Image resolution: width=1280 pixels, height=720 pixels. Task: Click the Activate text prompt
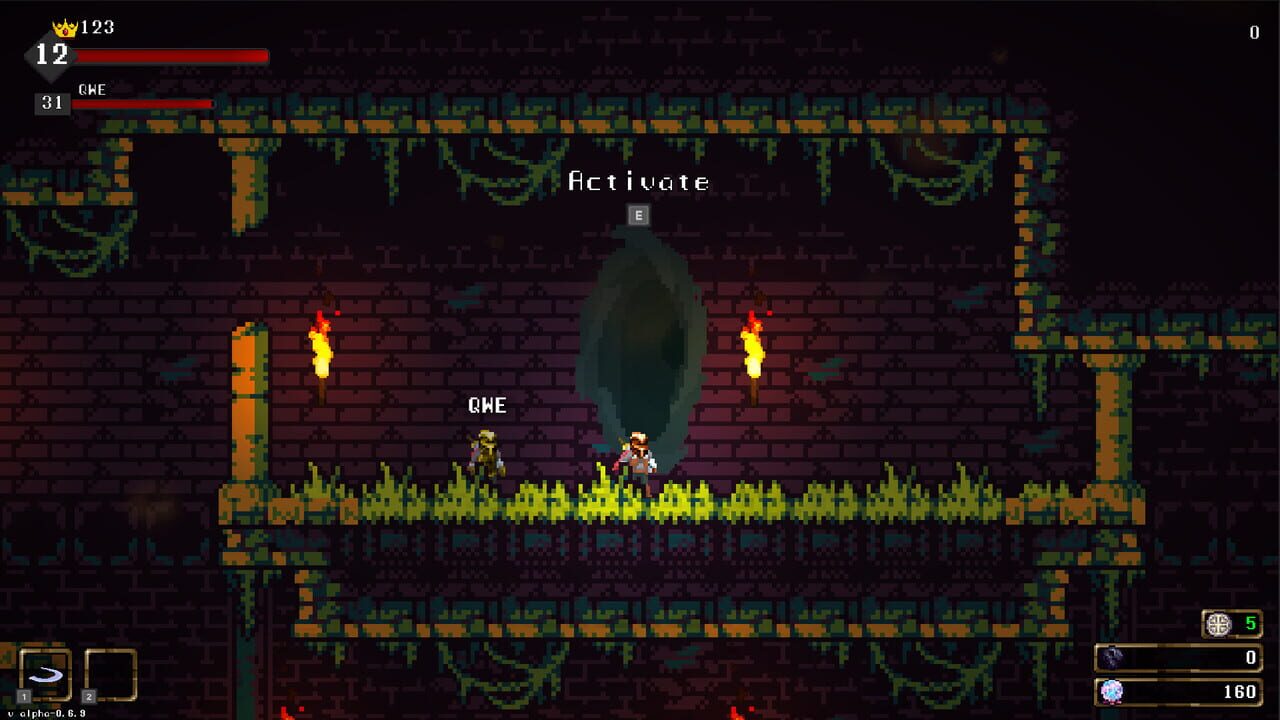click(639, 182)
